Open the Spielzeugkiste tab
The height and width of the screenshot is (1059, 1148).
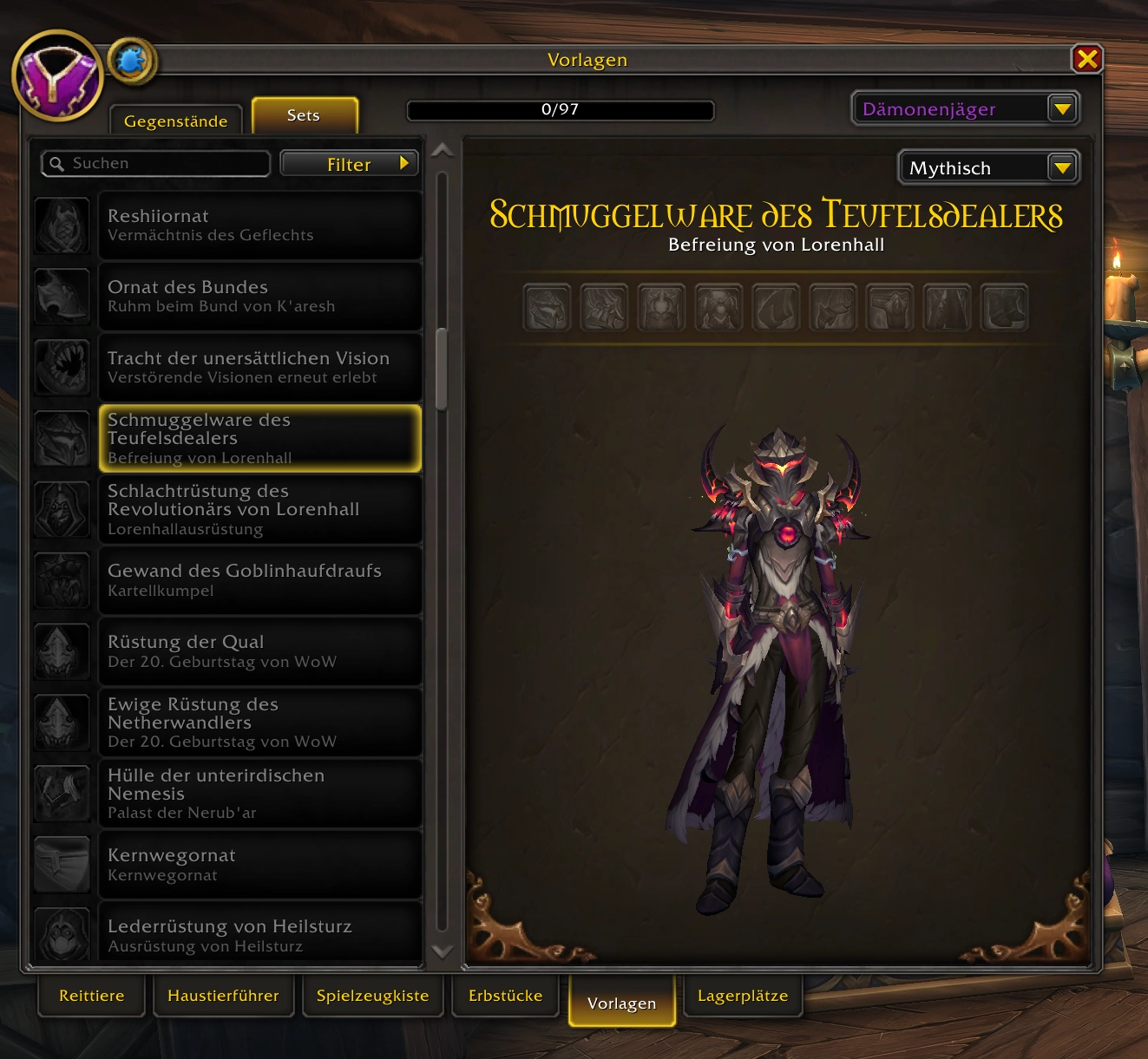point(372,996)
